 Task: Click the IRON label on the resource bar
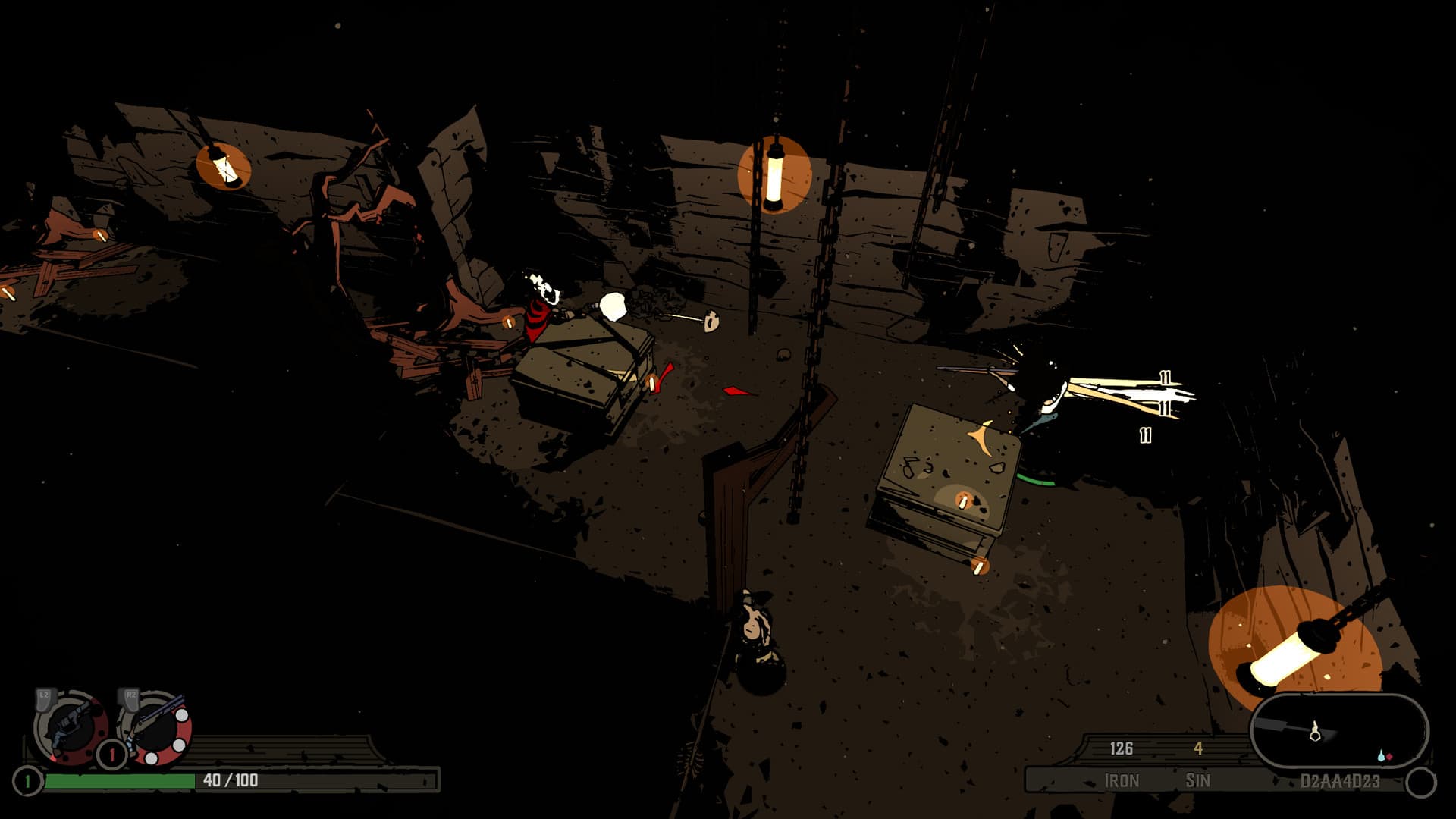(1122, 780)
